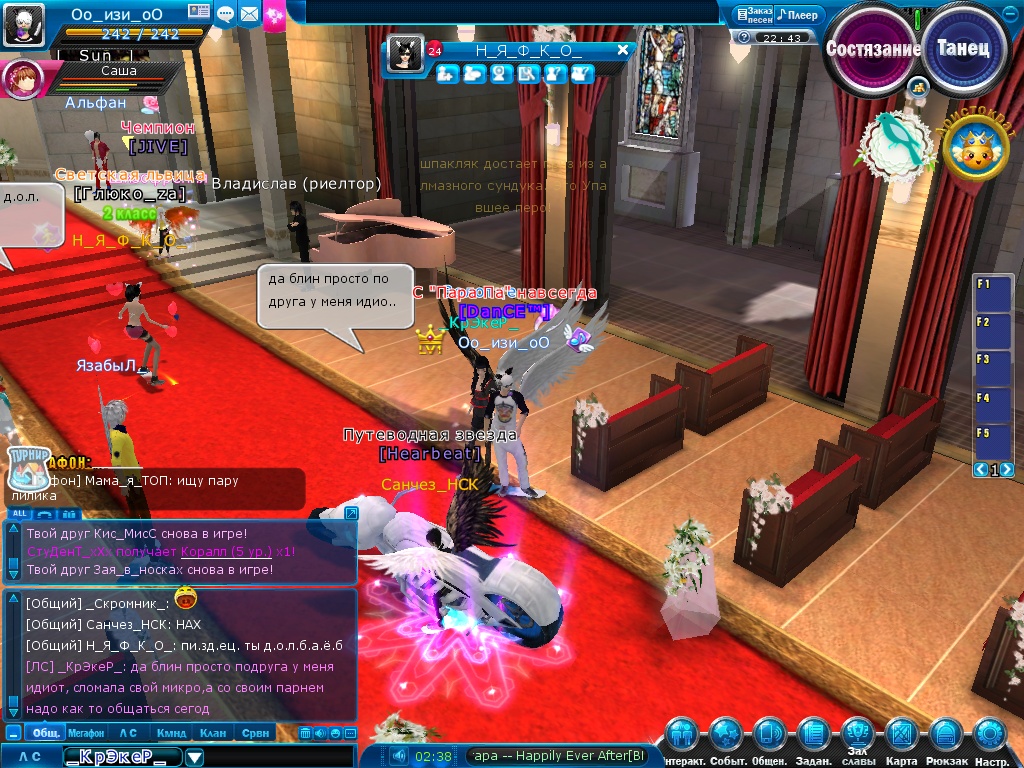1024x768 pixels.
Task: Close the Н_Я_Ф_К_О_ target panel
Action: click(x=622, y=50)
